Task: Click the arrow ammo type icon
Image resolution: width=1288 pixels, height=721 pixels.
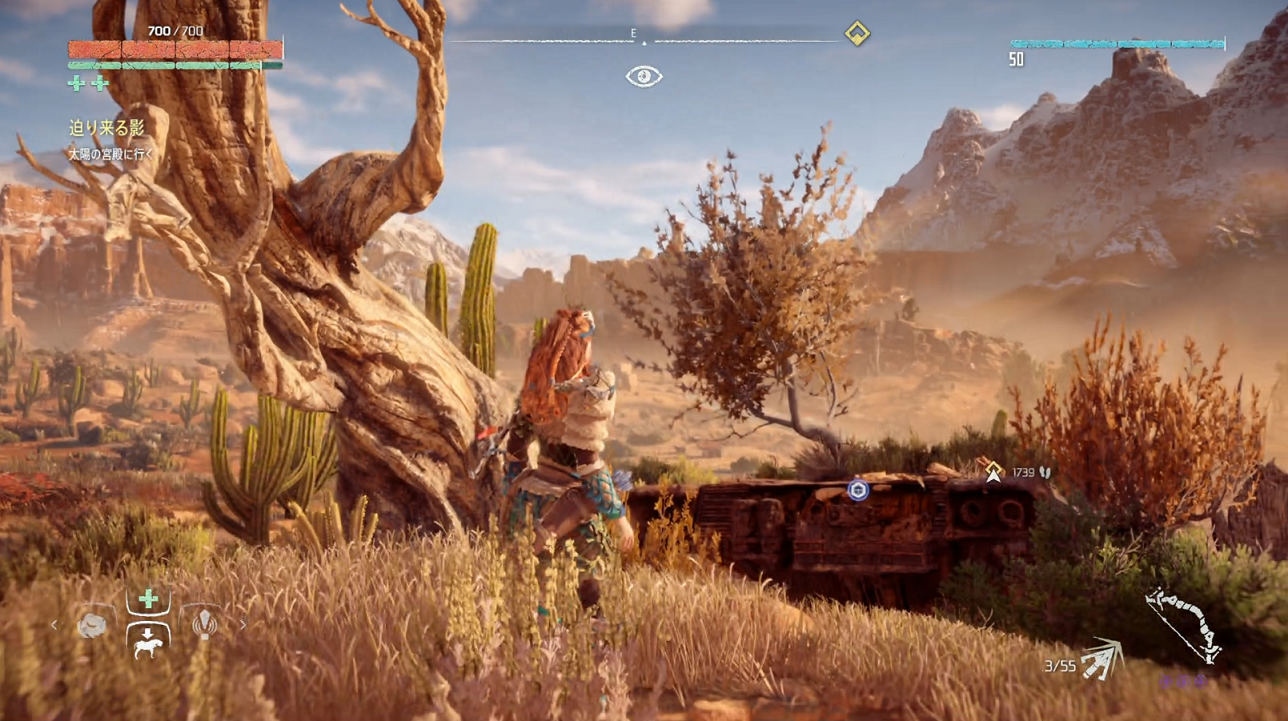Action: pyautogui.click(x=1101, y=658)
